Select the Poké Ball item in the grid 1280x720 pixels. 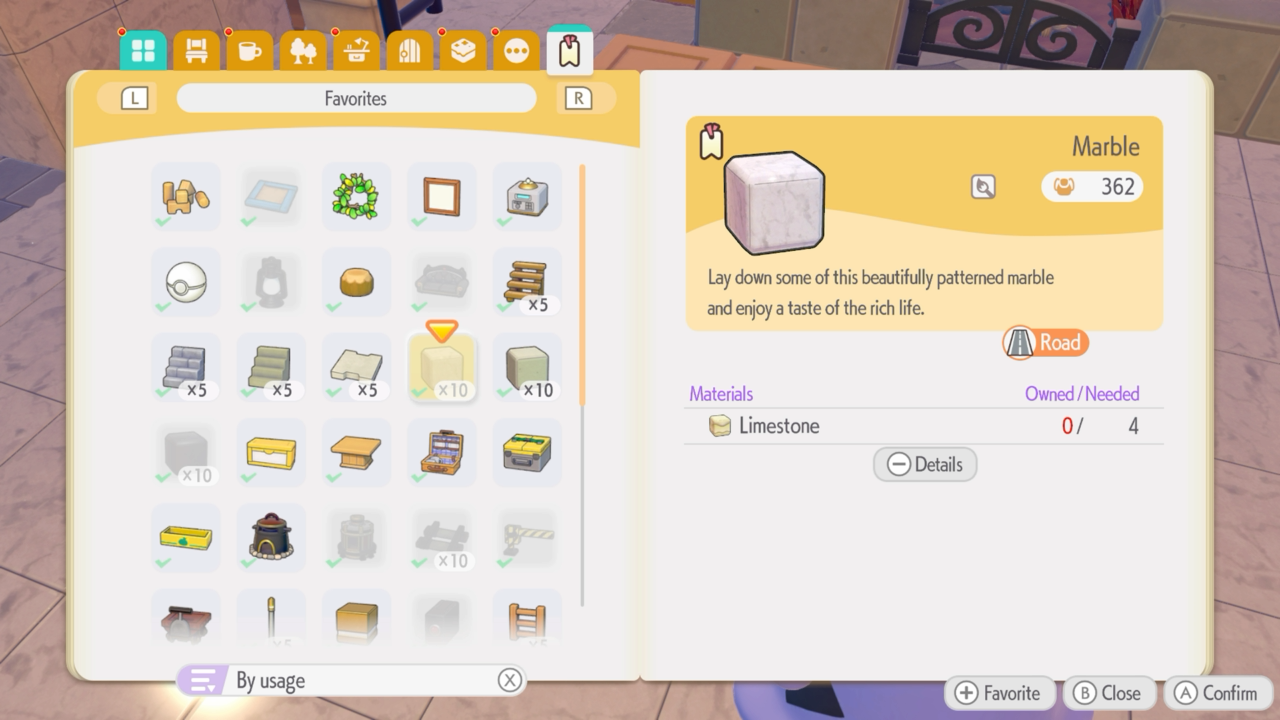(x=185, y=281)
